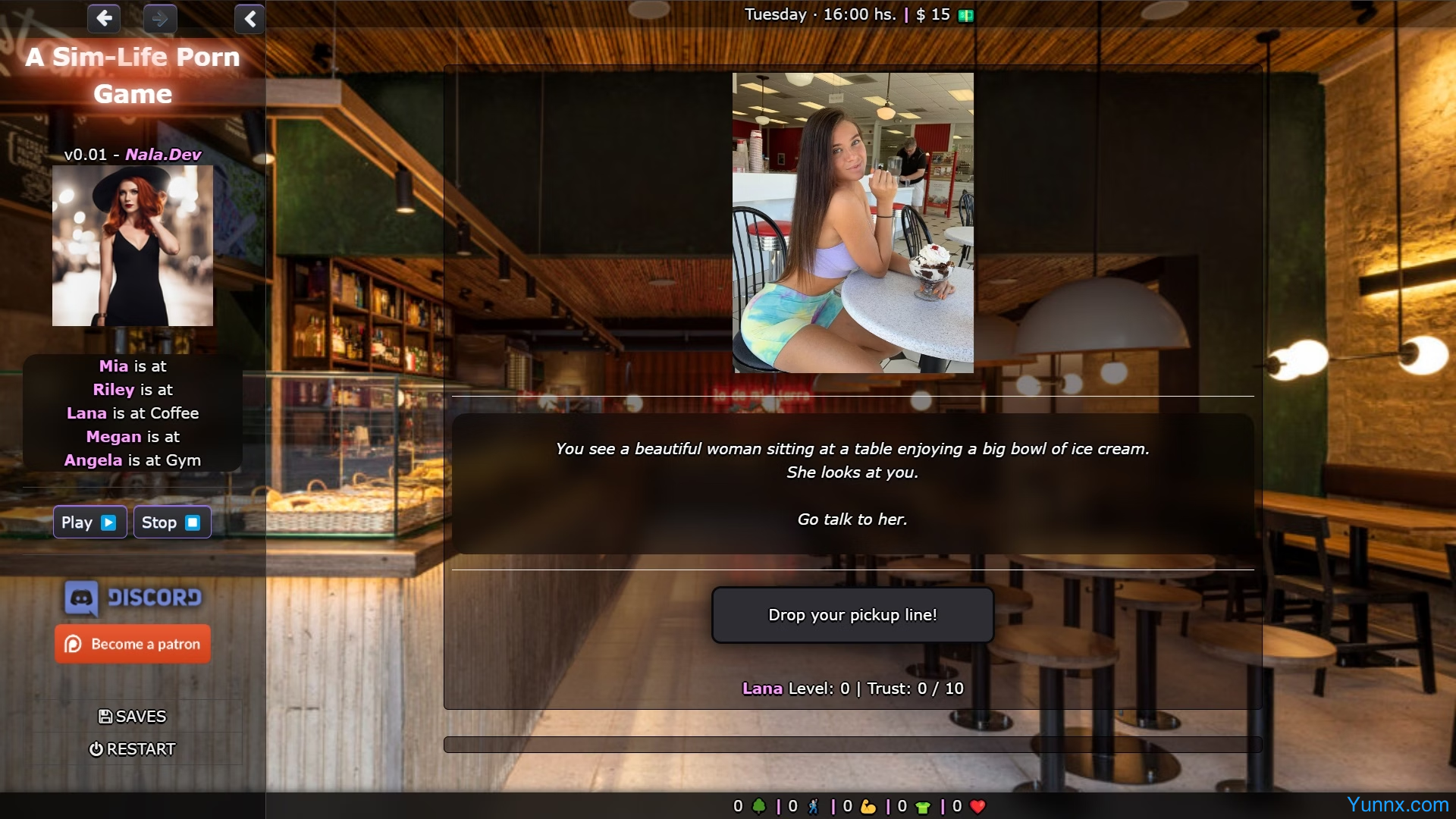
Task: Select Riley in the location list
Action: click(x=113, y=390)
